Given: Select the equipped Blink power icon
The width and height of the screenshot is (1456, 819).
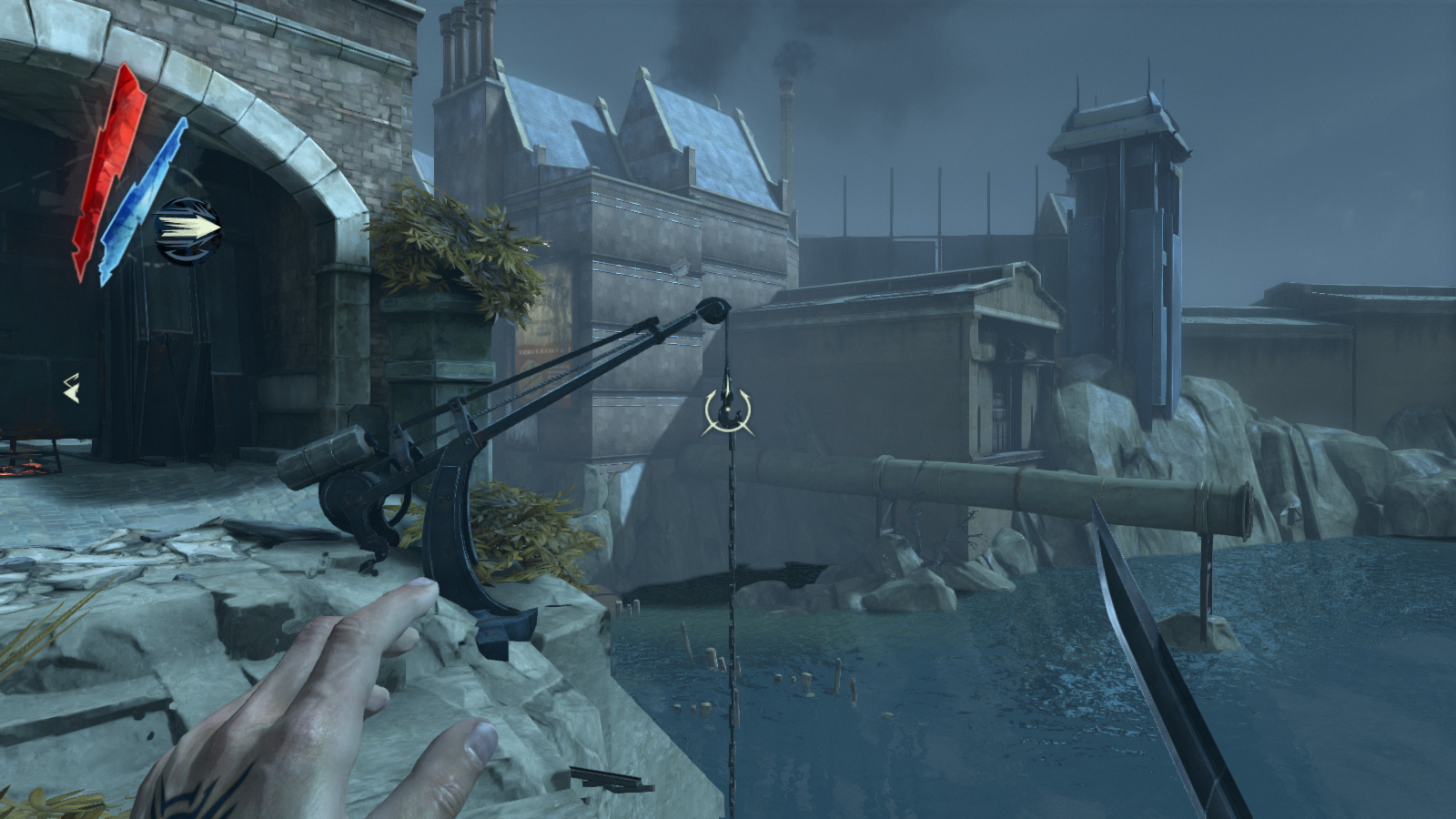Looking at the screenshot, I should point(188,229).
